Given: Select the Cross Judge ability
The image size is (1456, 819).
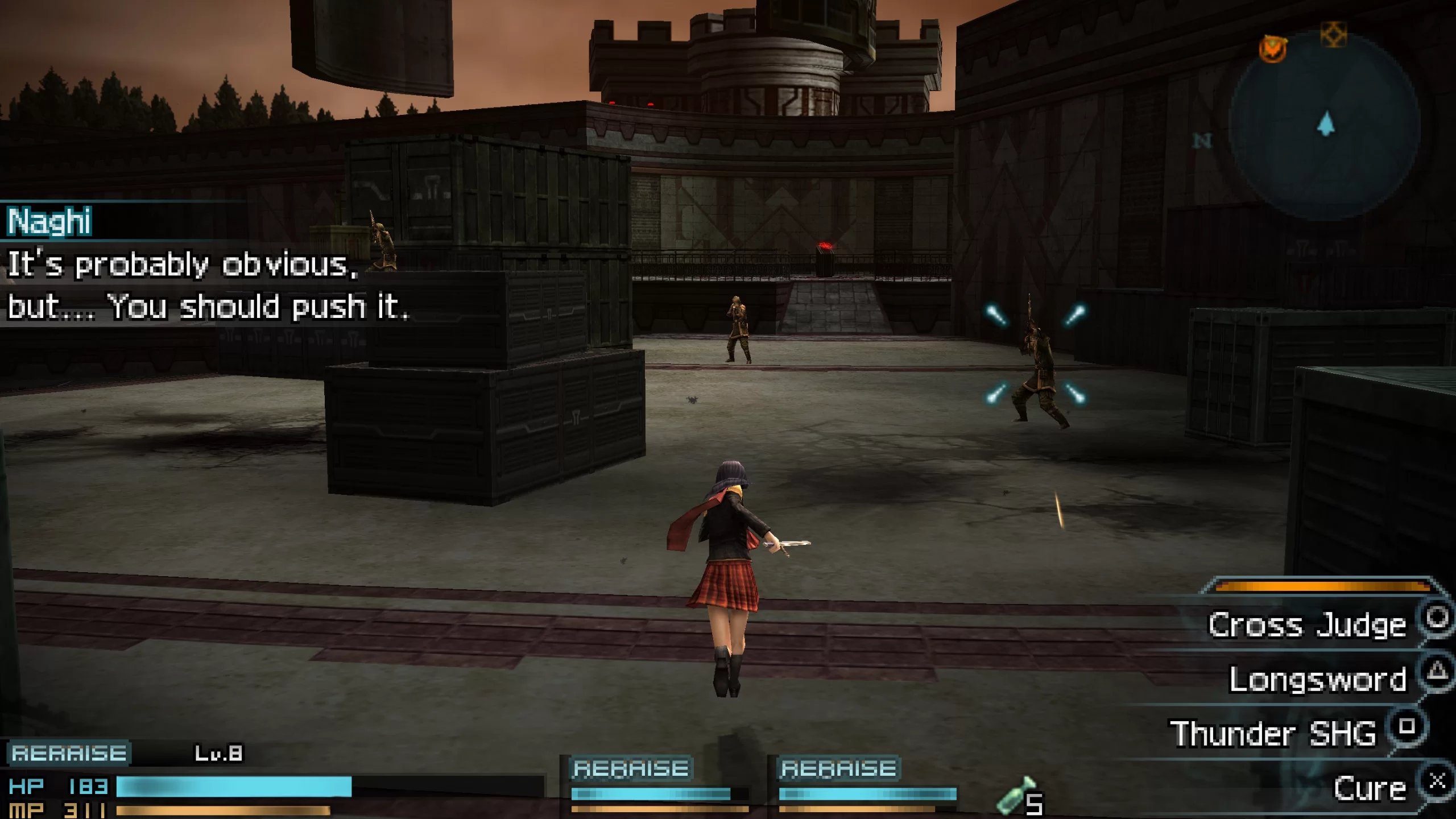Looking at the screenshot, I should point(1307,626).
